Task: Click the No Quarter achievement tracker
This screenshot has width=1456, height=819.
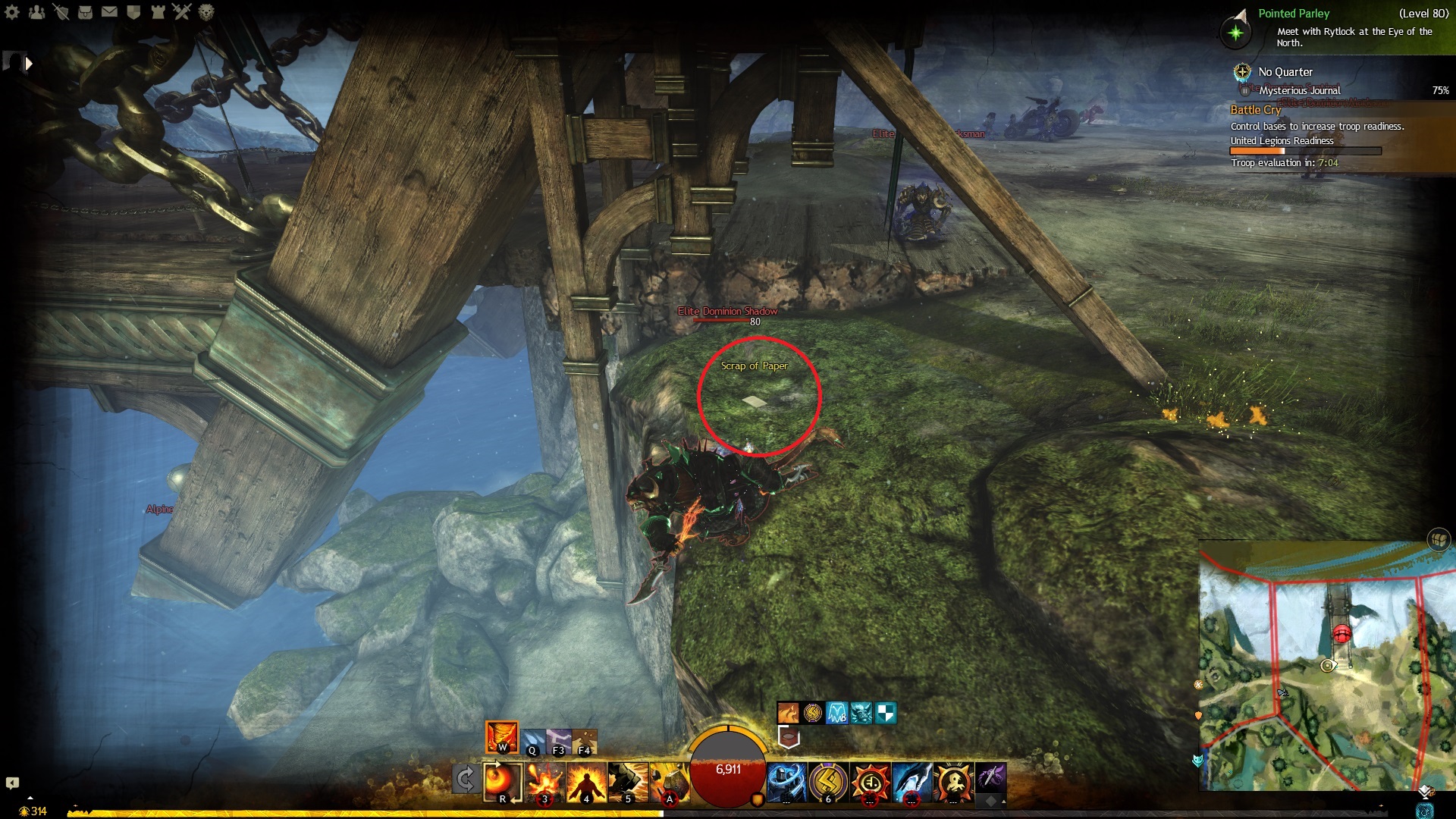Action: coord(1285,72)
